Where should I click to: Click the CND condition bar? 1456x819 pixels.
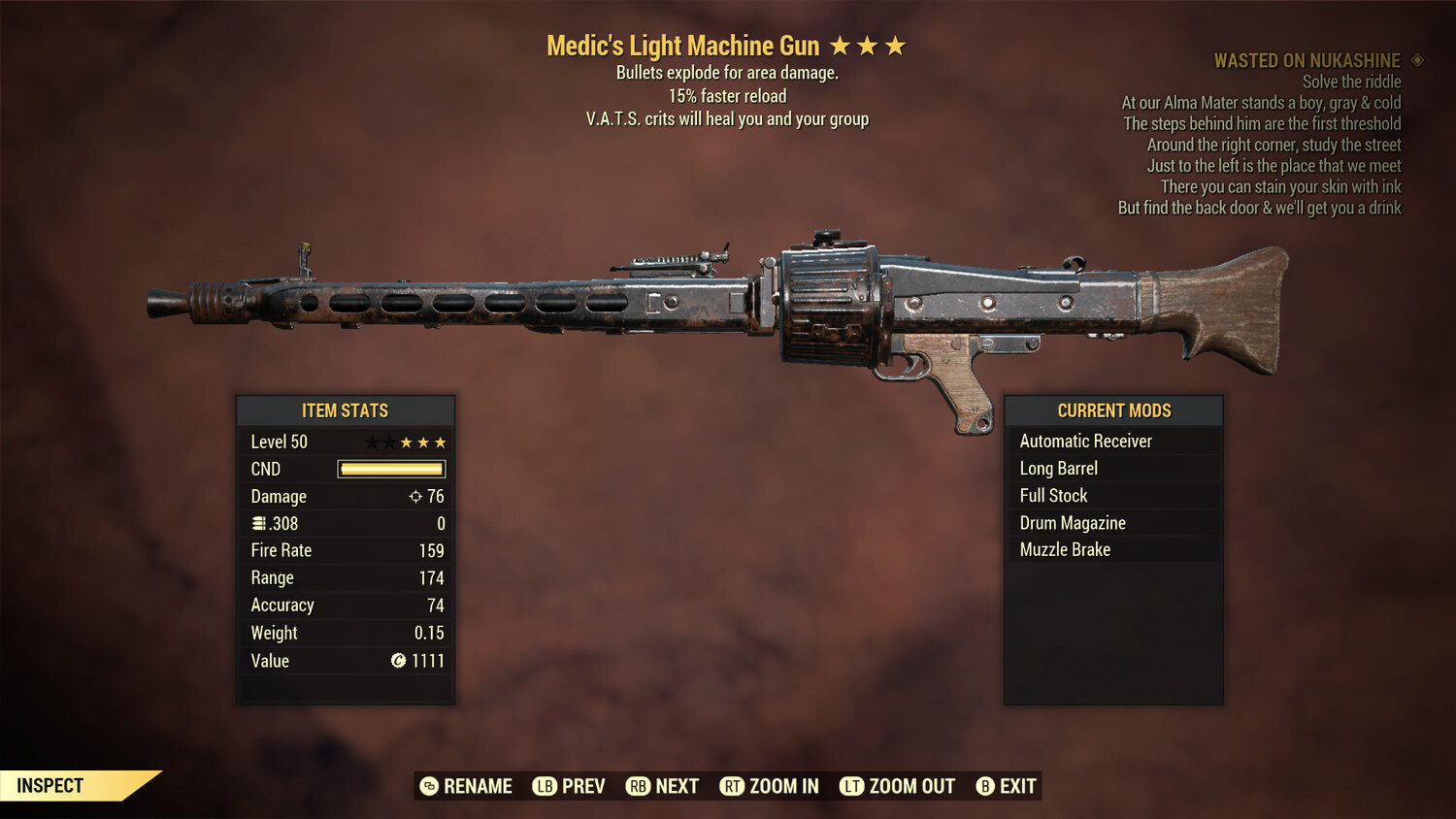click(391, 469)
